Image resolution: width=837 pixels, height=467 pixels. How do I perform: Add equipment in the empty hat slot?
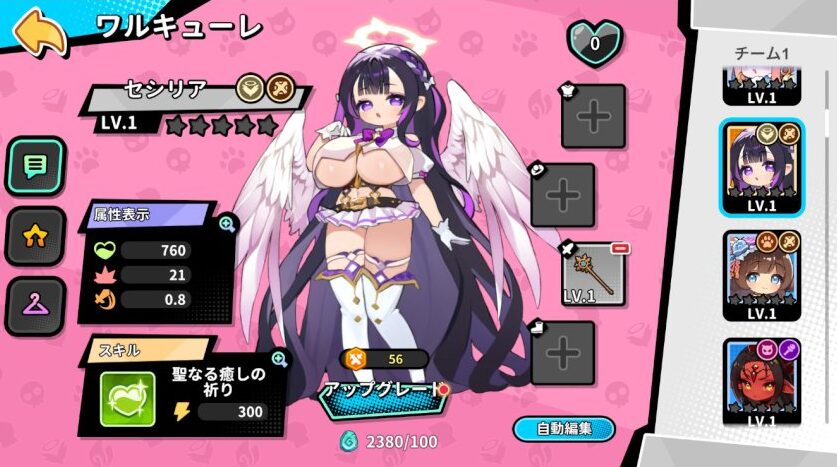[x=563, y=195]
